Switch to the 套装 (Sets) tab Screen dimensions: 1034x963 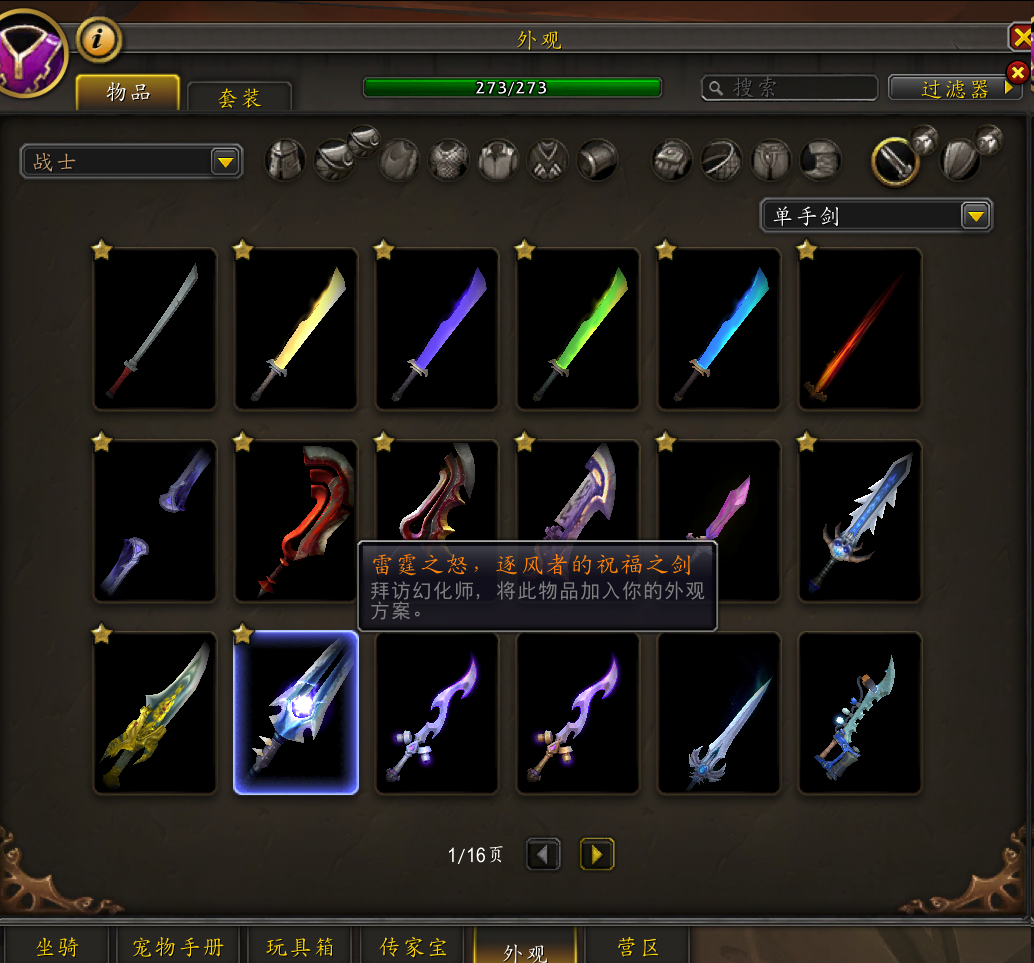[240, 97]
